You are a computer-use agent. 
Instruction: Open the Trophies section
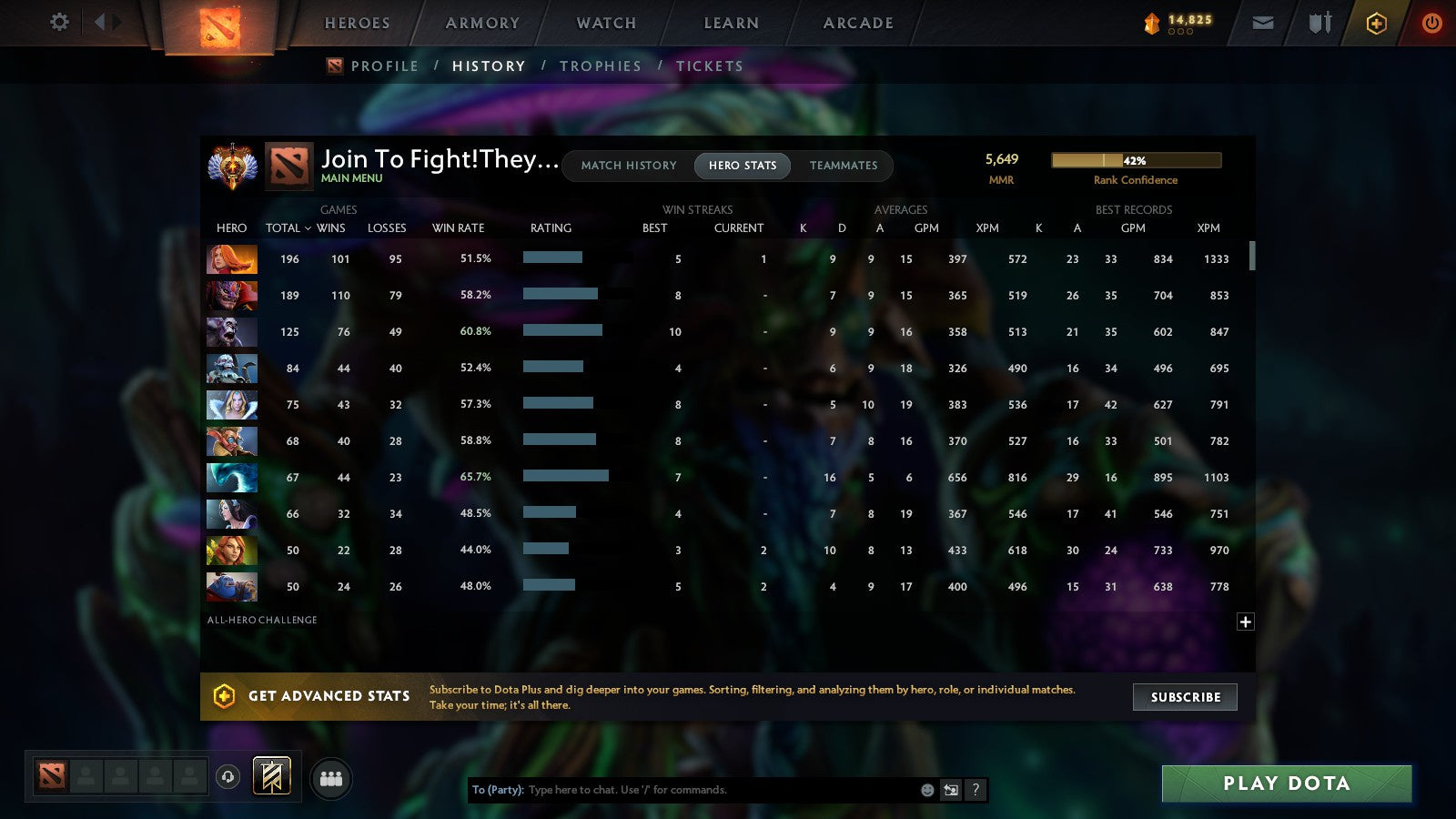(x=601, y=66)
